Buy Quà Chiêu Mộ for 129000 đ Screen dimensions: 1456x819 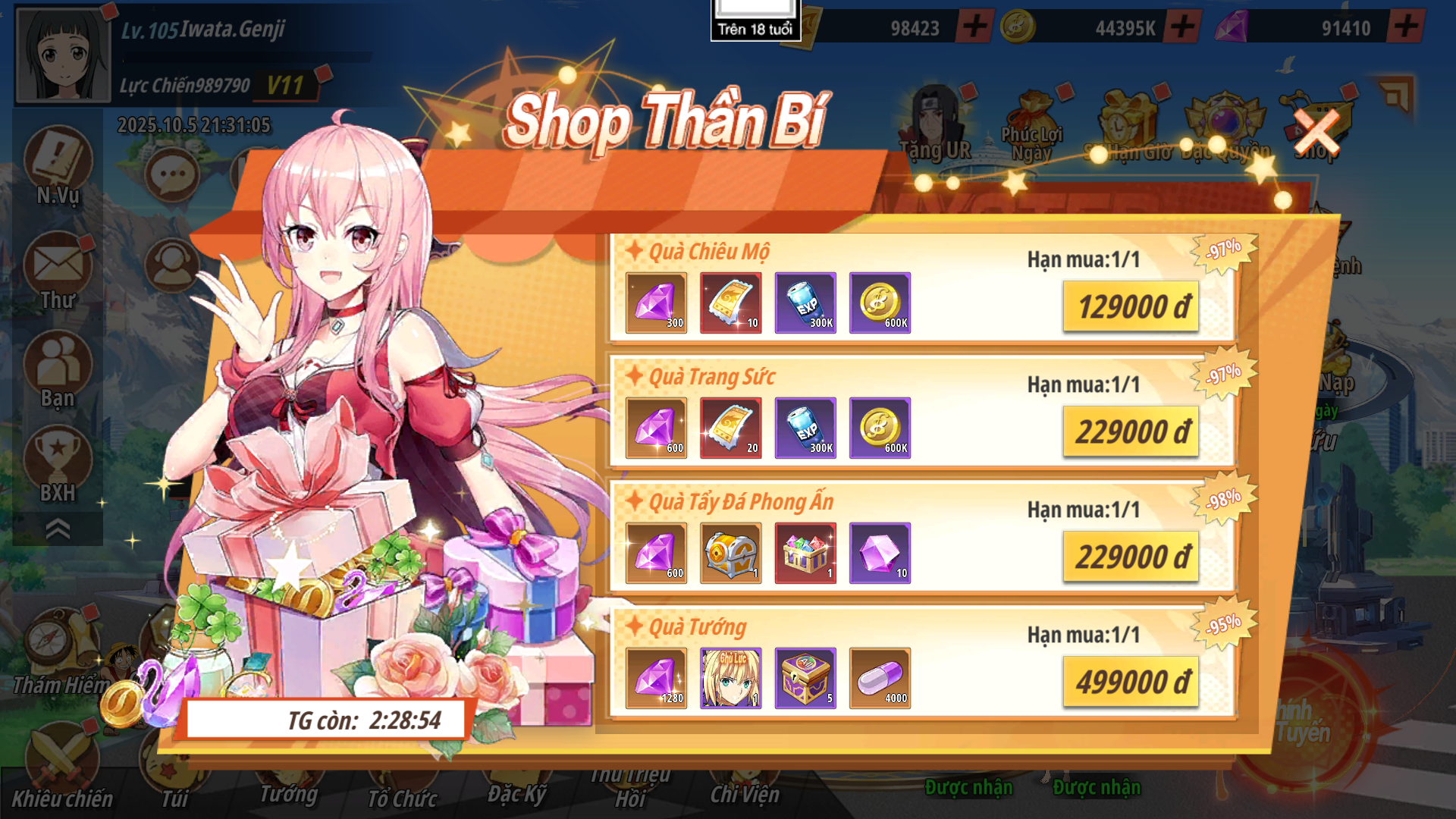point(1131,306)
